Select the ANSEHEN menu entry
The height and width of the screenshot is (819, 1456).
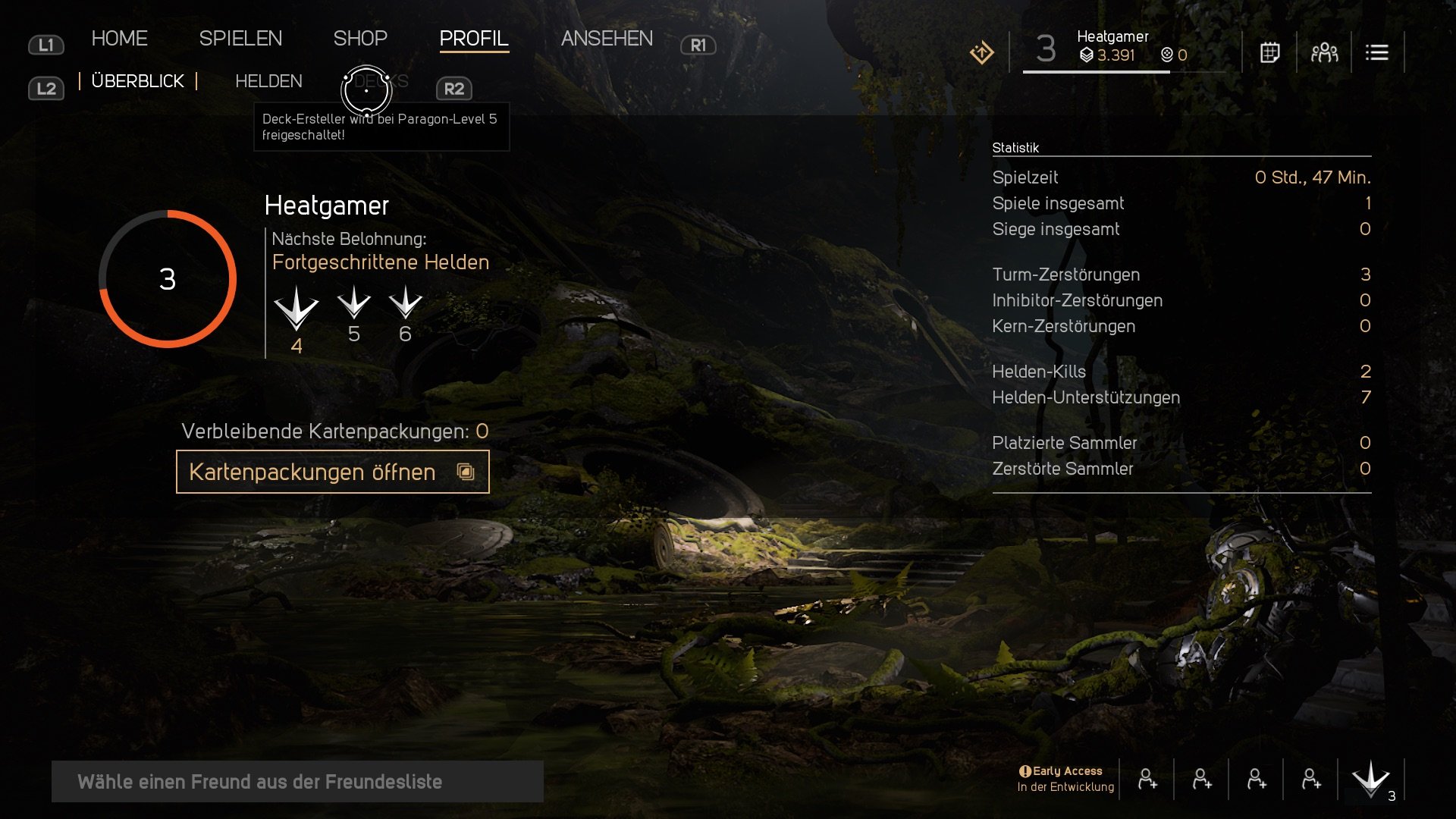click(607, 38)
